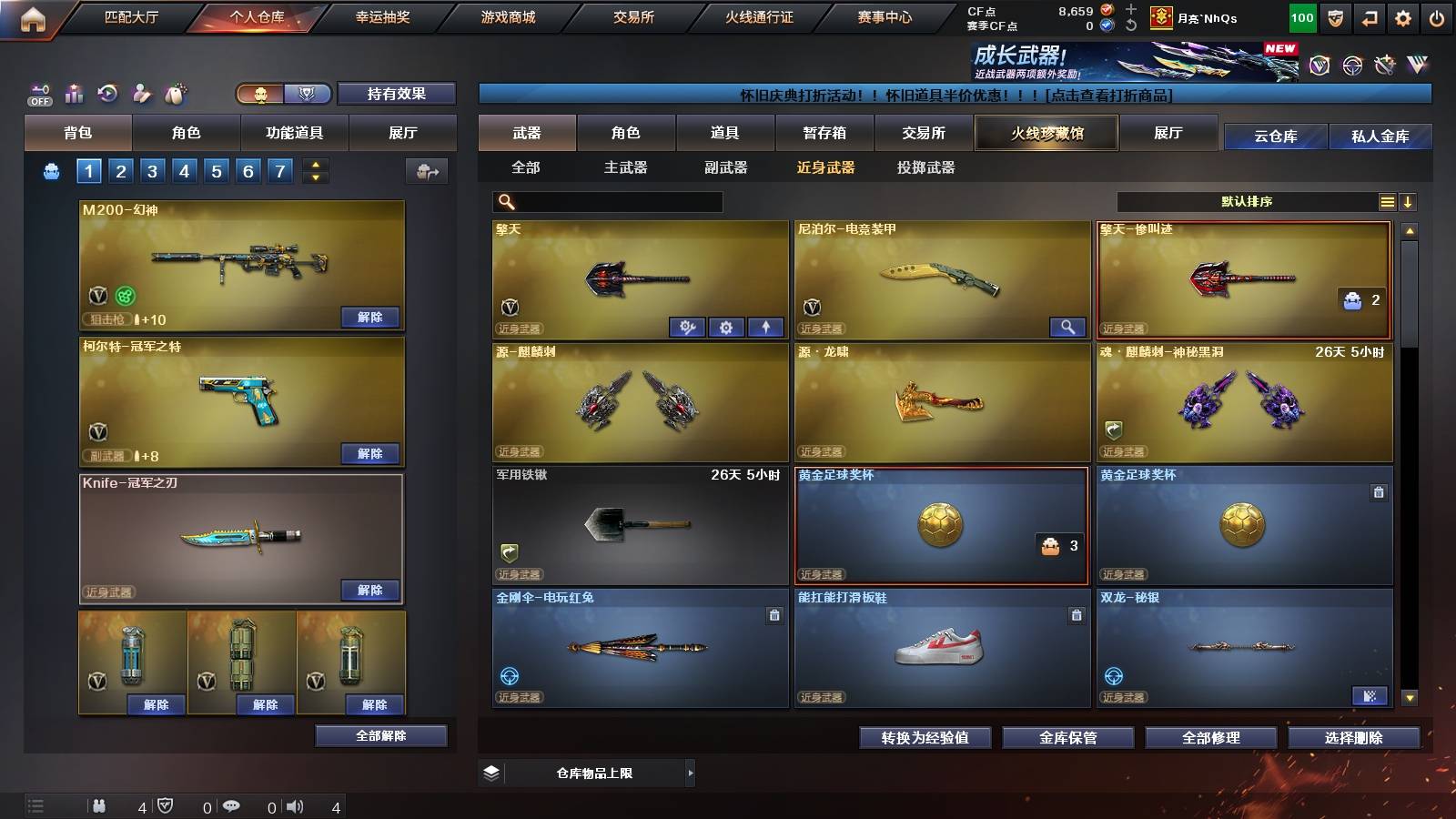Click the sort direction arrow beside 默认排序
The height and width of the screenshot is (819, 1456).
coord(1409,202)
